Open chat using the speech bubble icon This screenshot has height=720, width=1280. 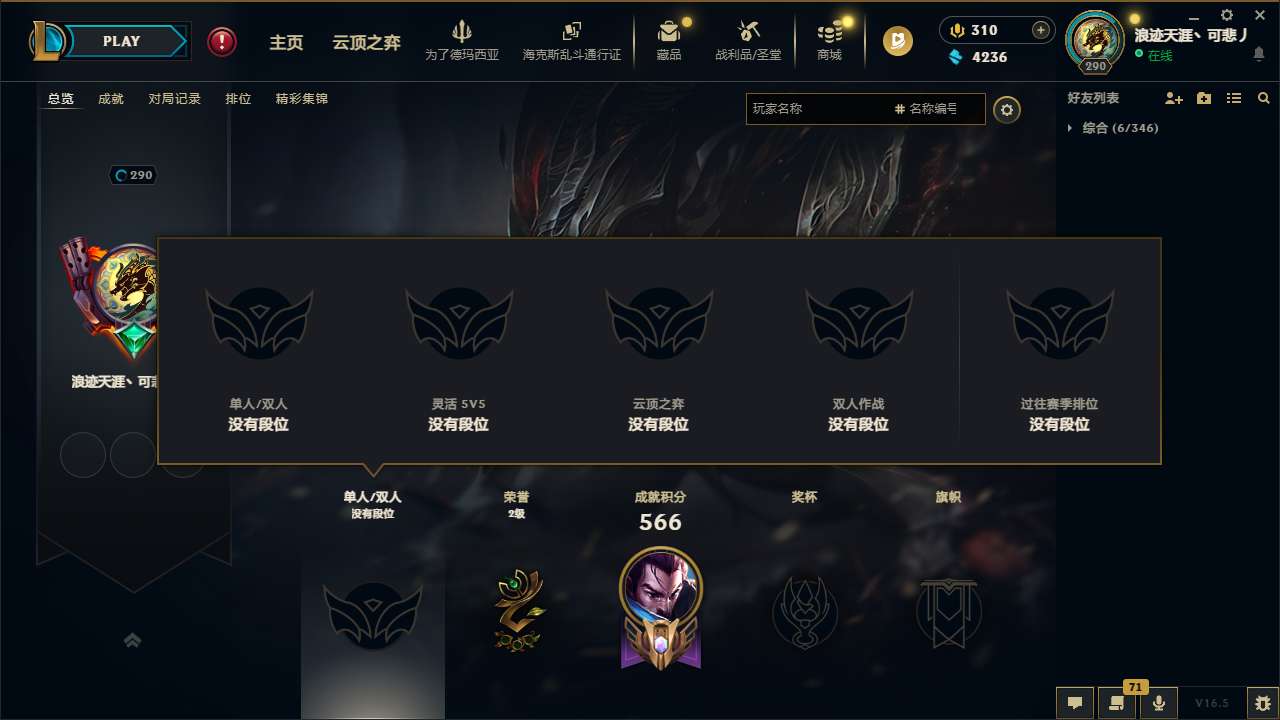click(x=1074, y=703)
